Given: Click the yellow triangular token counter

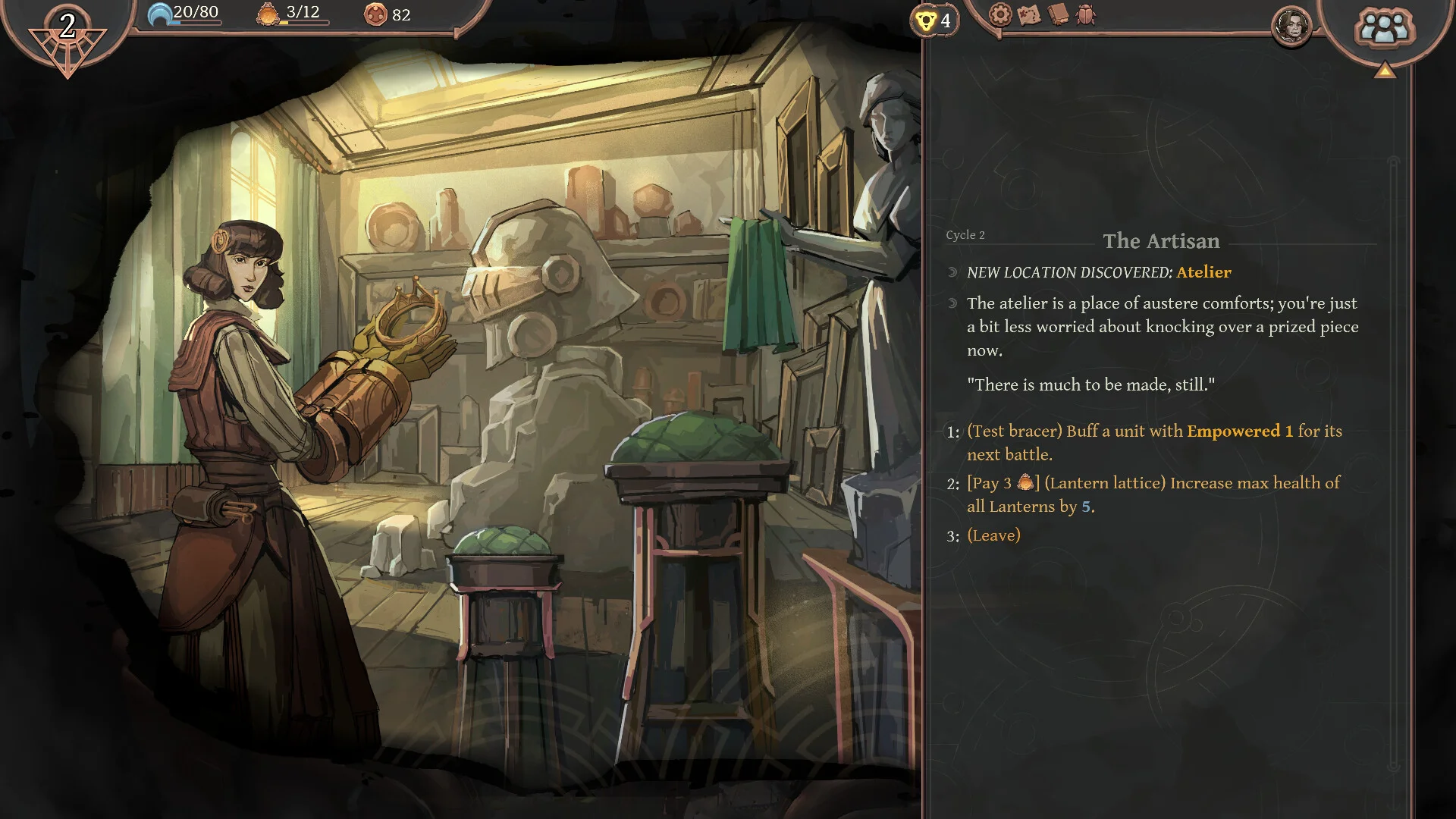Looking at the screenshot, I should tap(934, 20).
